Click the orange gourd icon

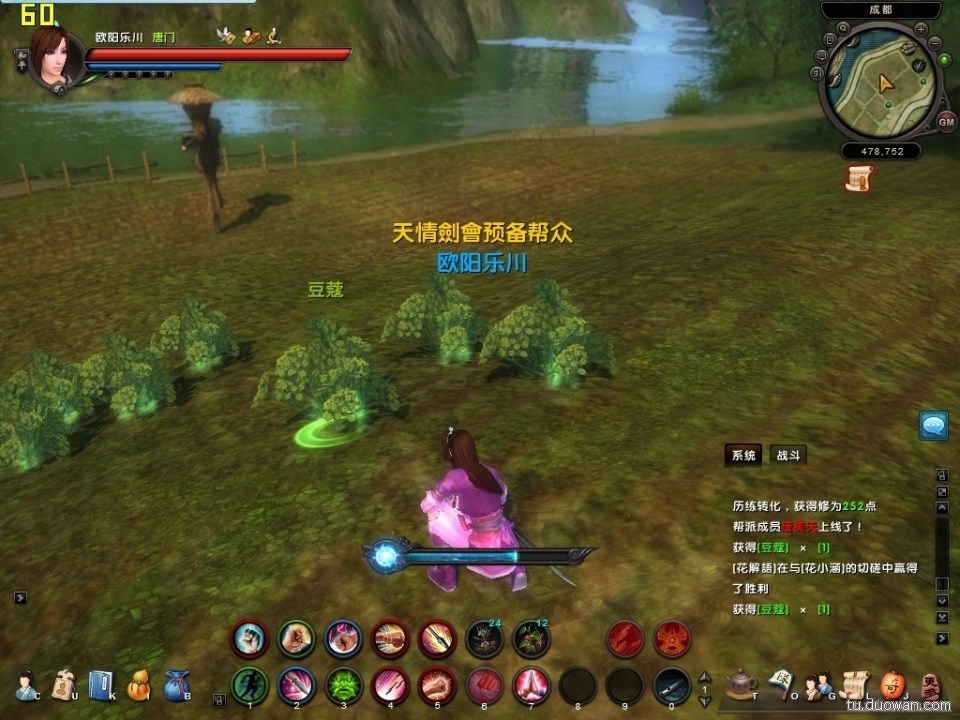pos(138,684)
